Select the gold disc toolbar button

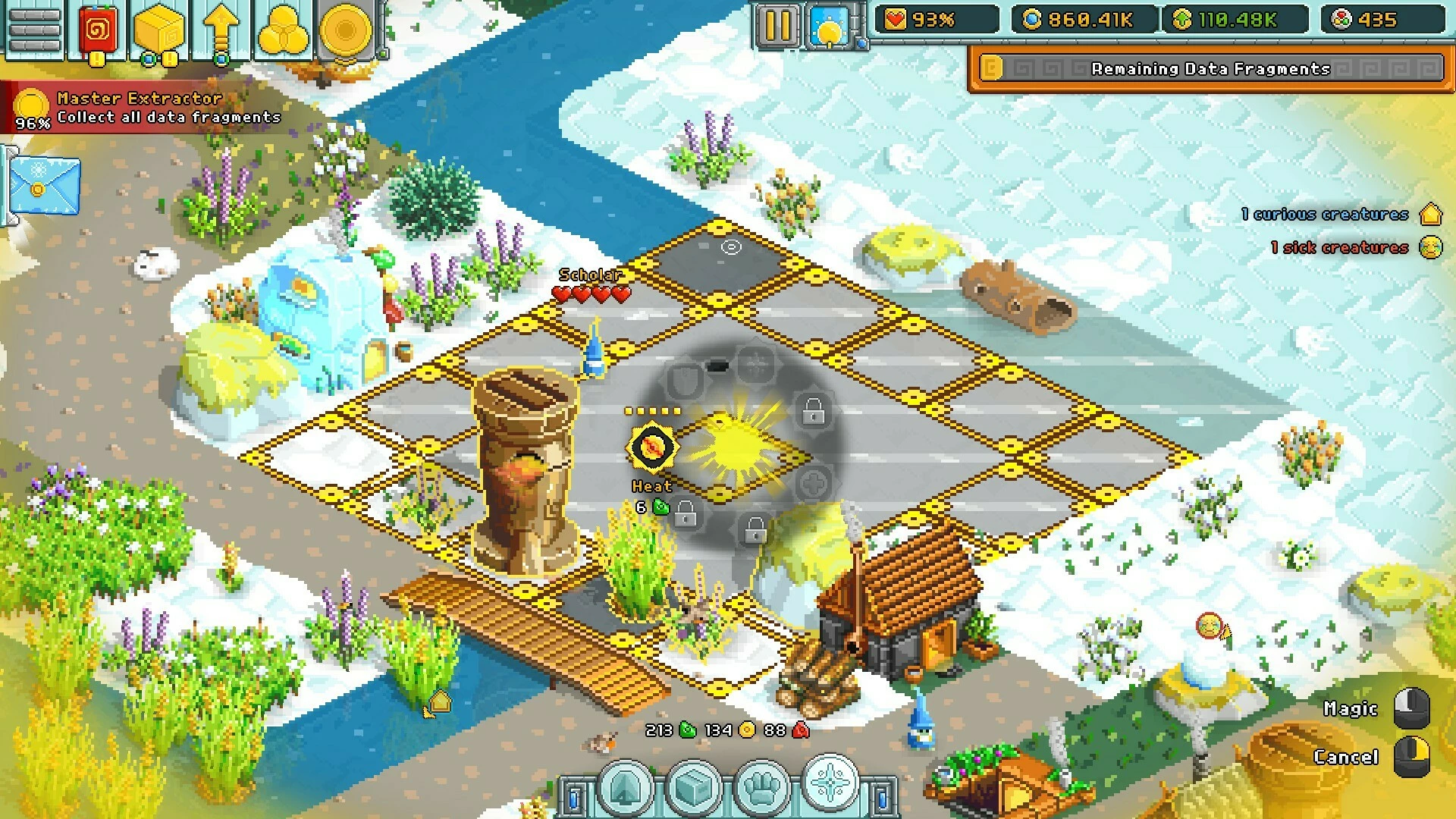(x=346, y=30)
